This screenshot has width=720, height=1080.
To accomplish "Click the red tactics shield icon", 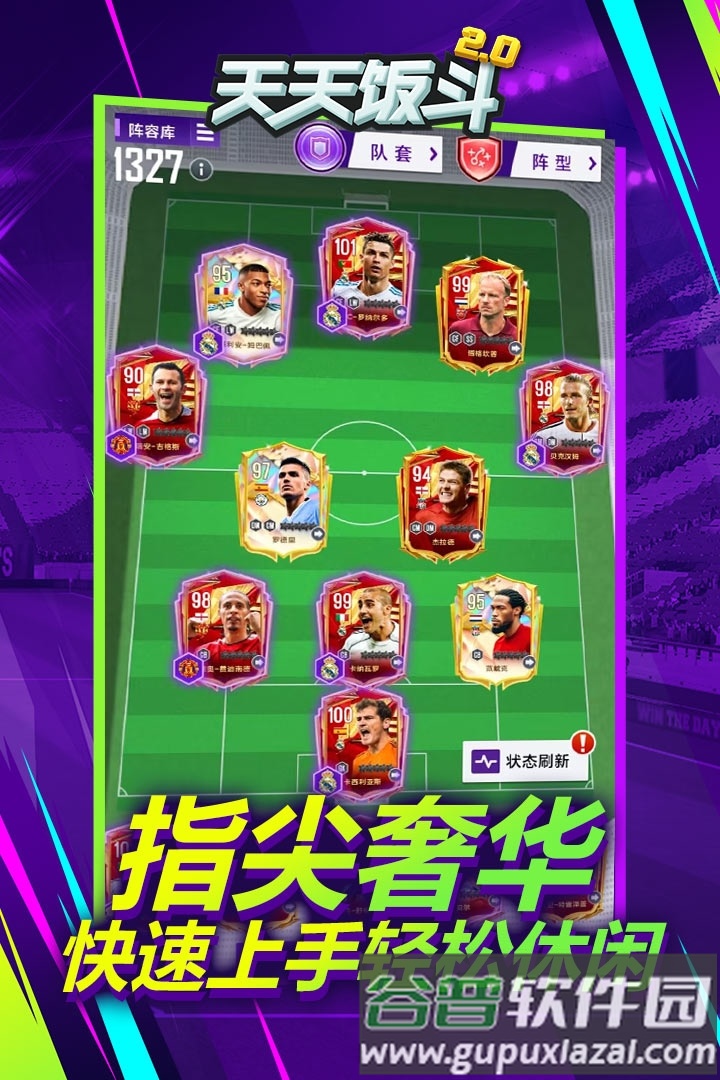I will pyautogui.click(x=479, y=158).
